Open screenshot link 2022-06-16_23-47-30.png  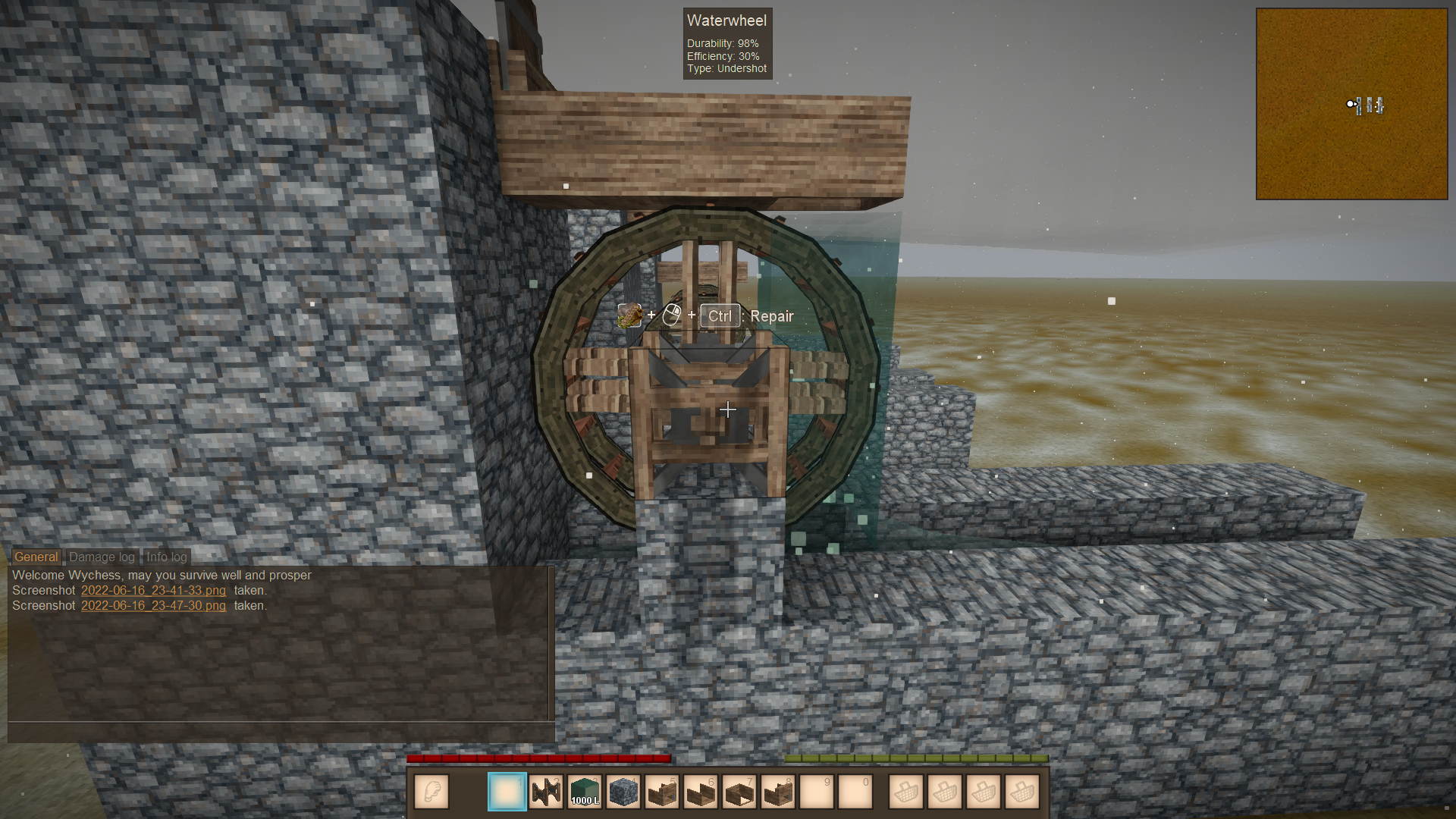point(153,605)
